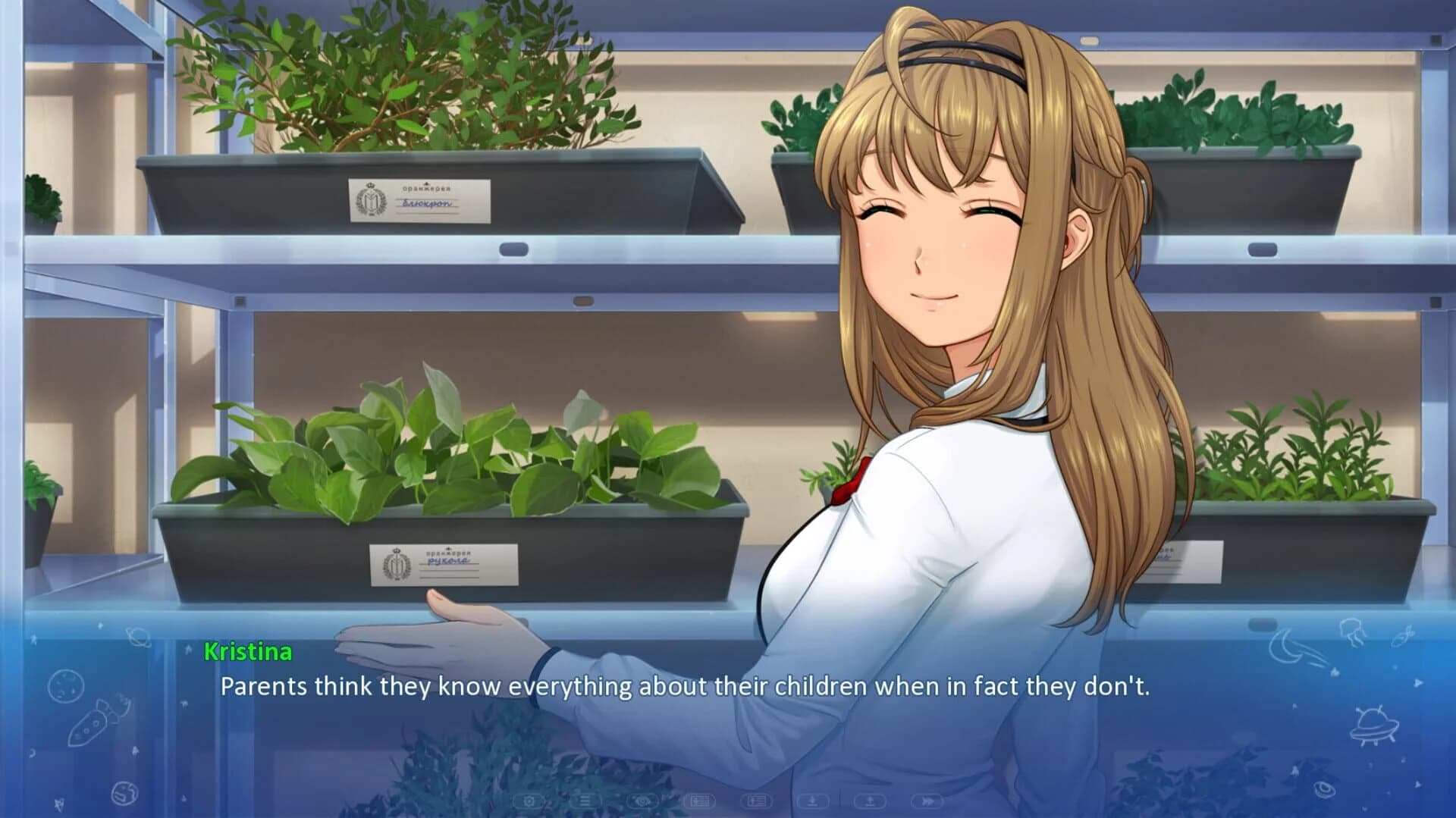This screenshot has height=818, width=1456.
Task: Click the first save-card icon in quick menu
Action: pyautogui.click(x=700, y=800)
